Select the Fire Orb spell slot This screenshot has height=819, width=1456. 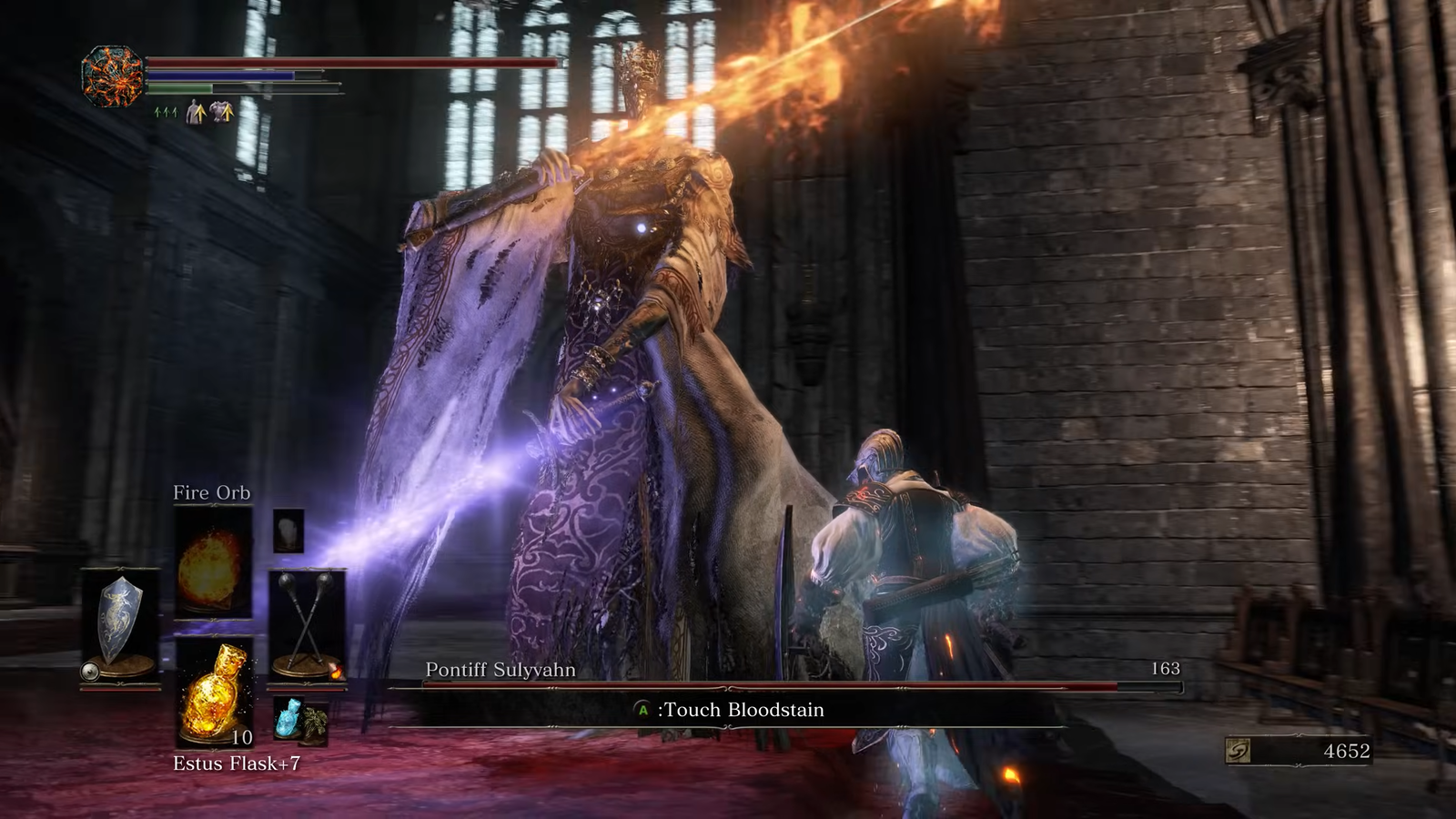(212, 561)
